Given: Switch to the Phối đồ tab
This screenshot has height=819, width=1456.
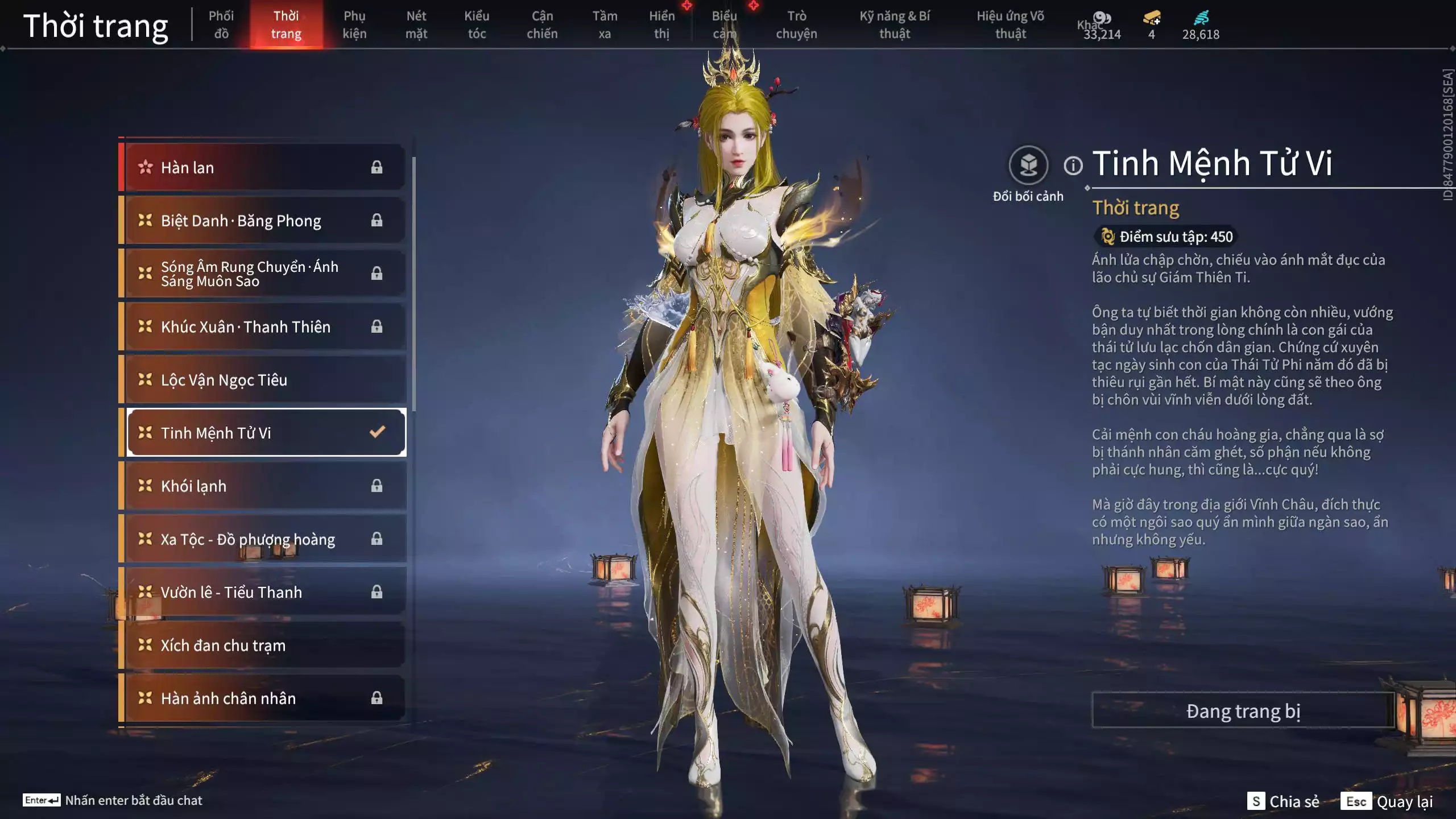Looking at the screenshot, I should [221, 25].
